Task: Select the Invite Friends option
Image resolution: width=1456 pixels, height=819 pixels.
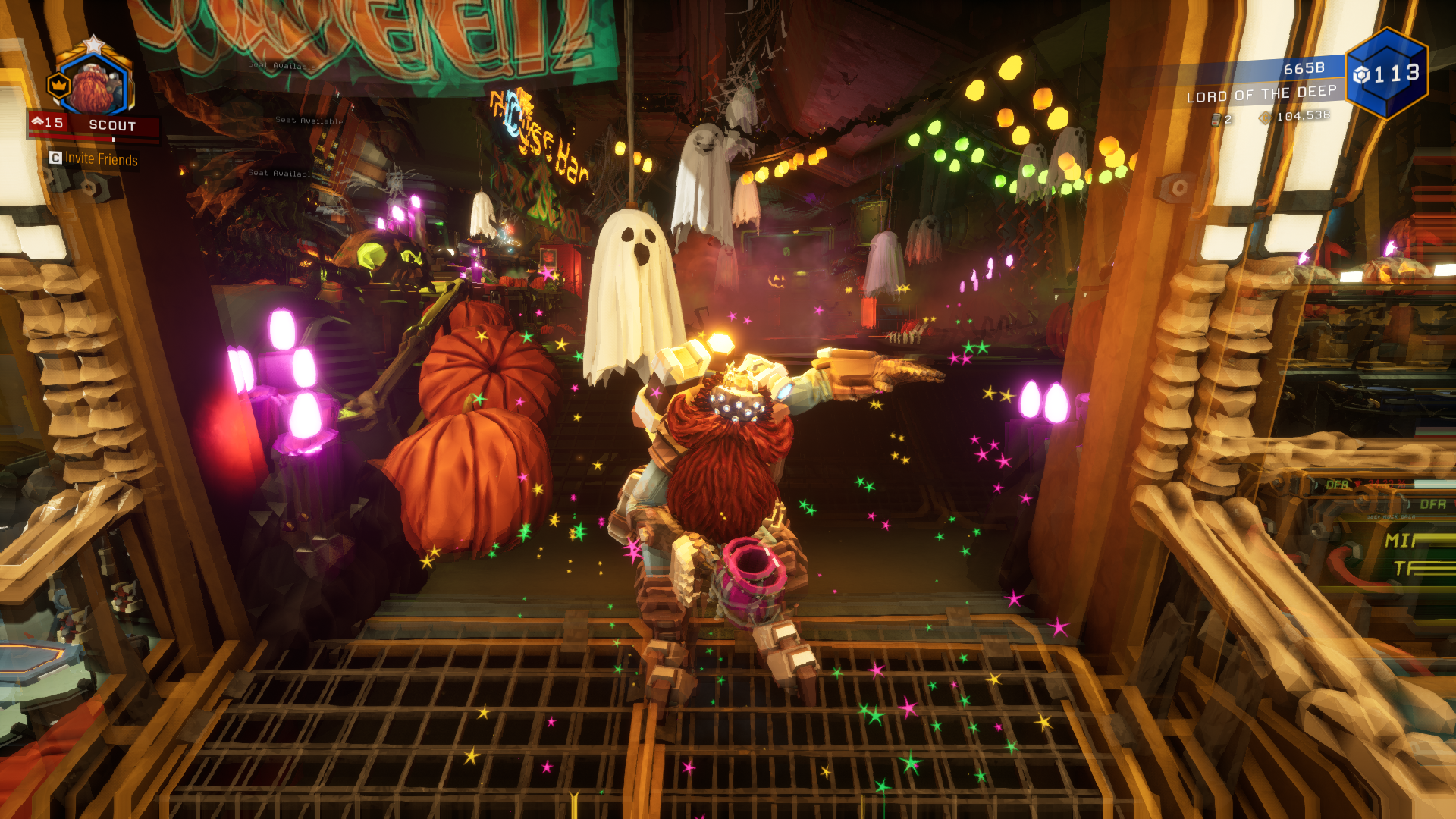Action: [x=94, y=158]
